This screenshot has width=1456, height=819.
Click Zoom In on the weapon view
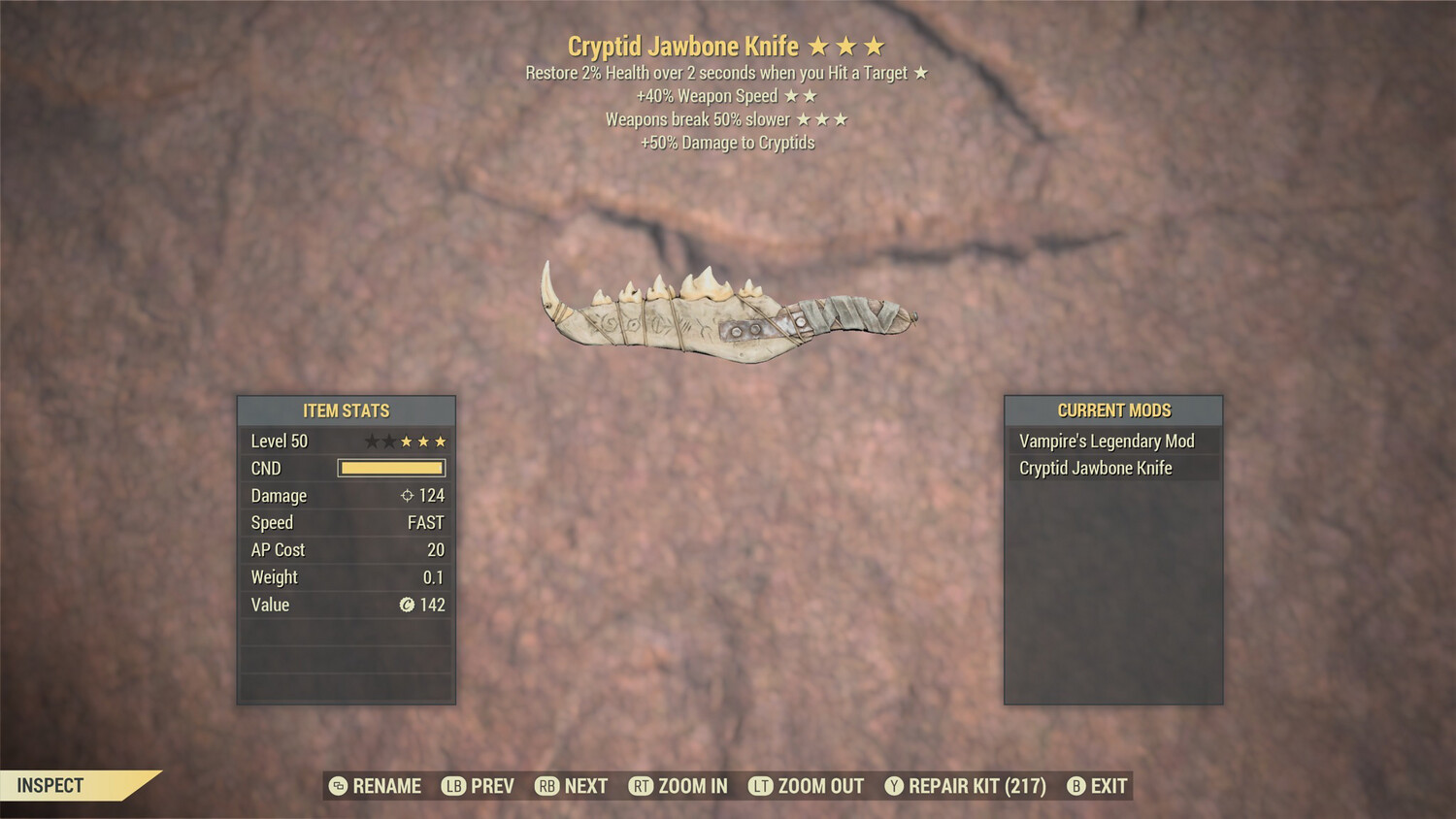(678, 786)
